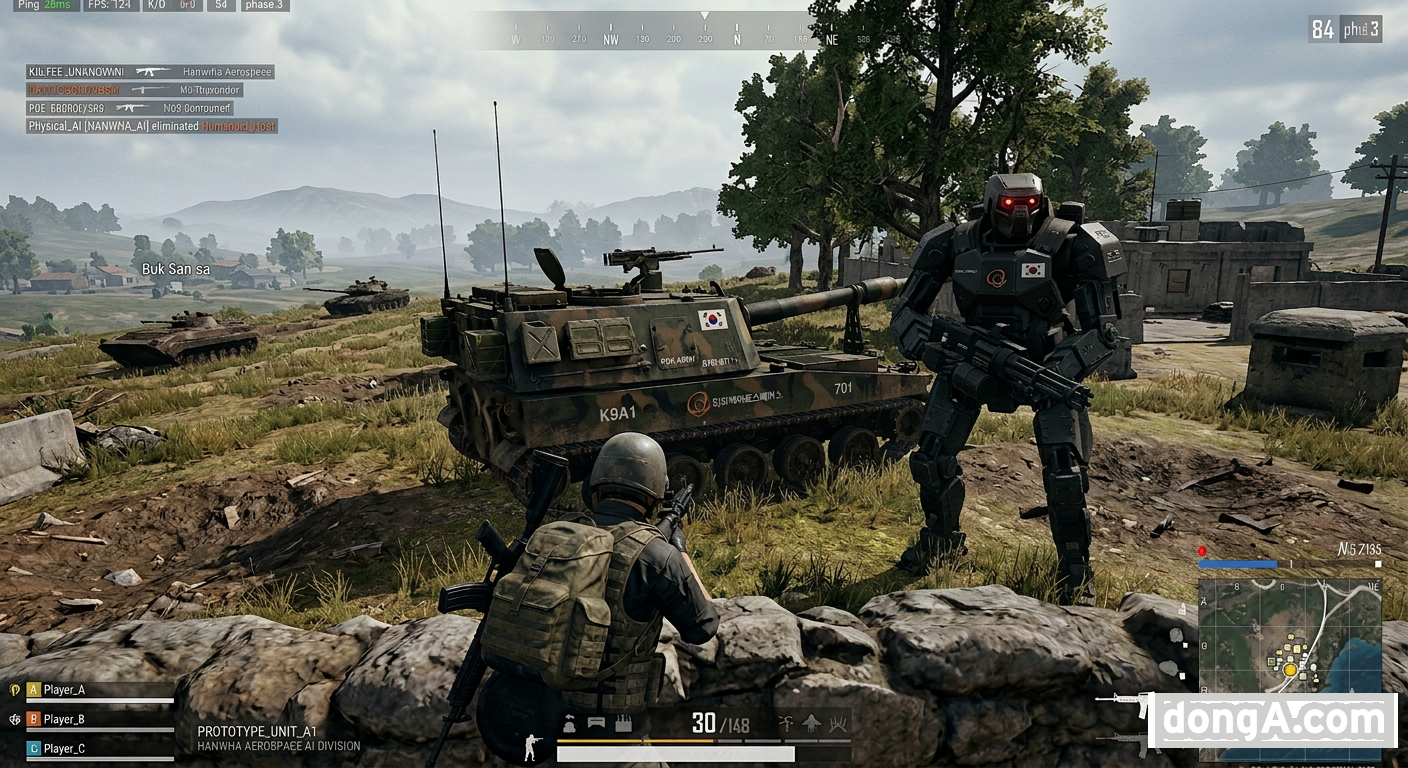The image size is (1408, 768).
Task: Open the minimap in the corner
Action: click(1288, 640)
